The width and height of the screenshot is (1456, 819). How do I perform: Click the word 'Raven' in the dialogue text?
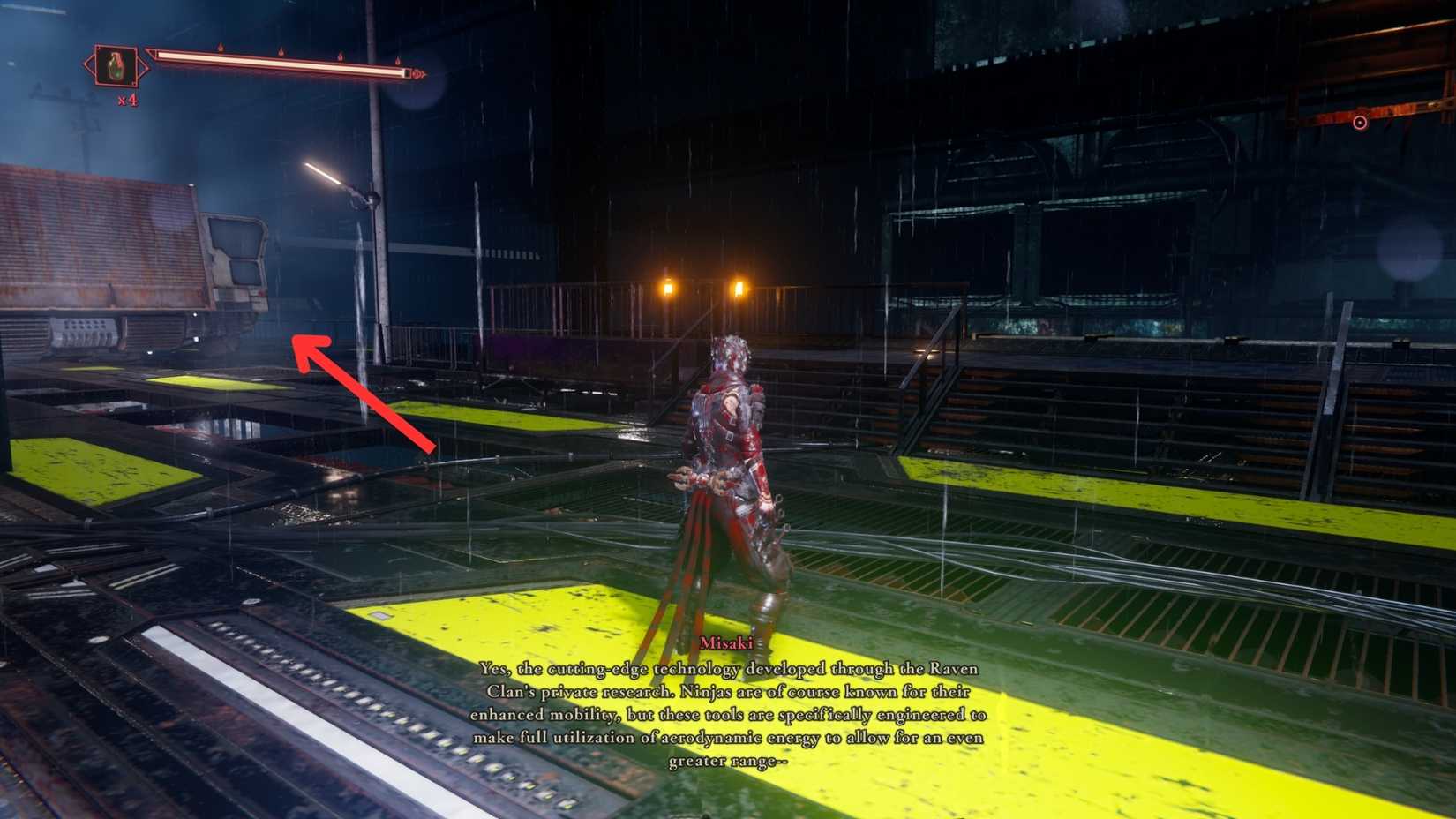[955, 668]
